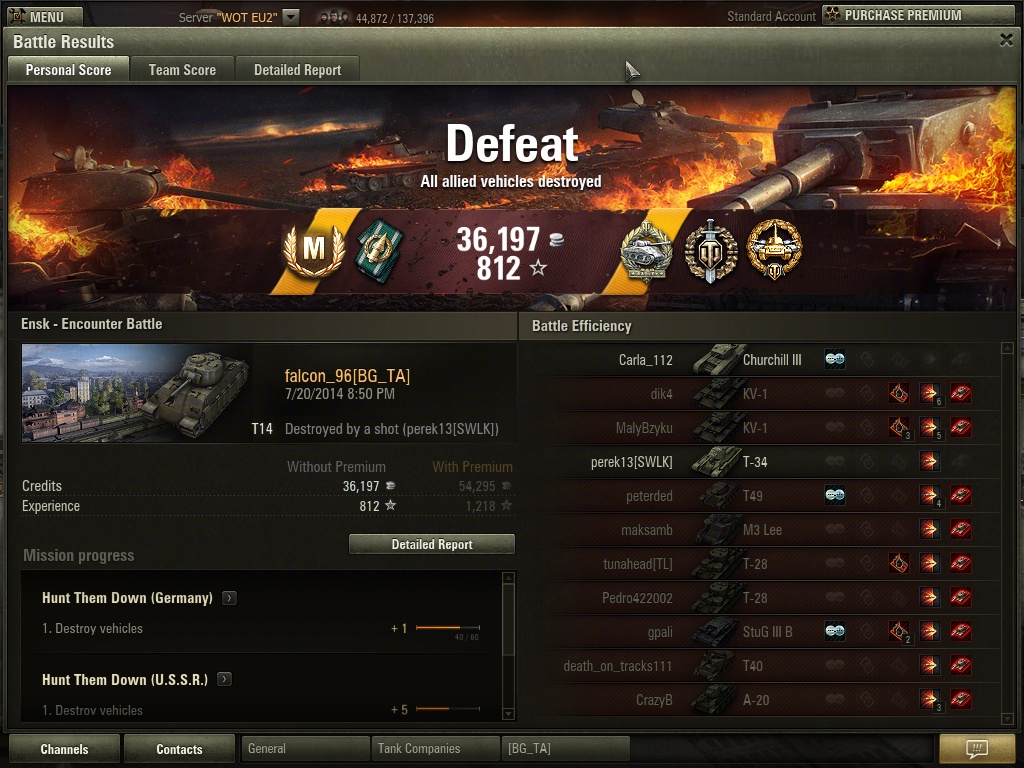Open the Tank Companies channel
Screen dimensions: 1024x768
[434, 748]
